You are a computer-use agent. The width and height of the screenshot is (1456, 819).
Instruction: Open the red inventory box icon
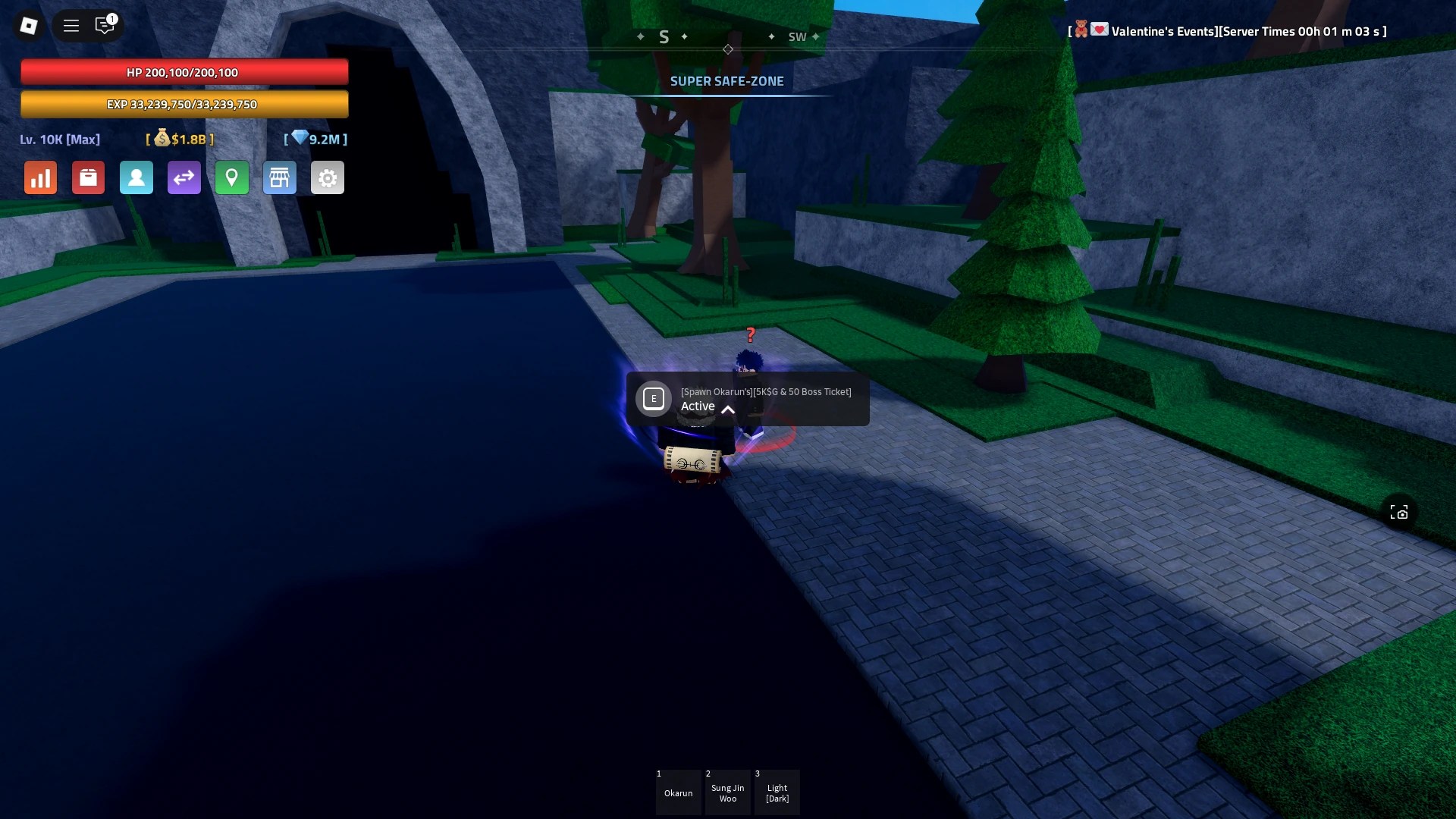point(88,177)
